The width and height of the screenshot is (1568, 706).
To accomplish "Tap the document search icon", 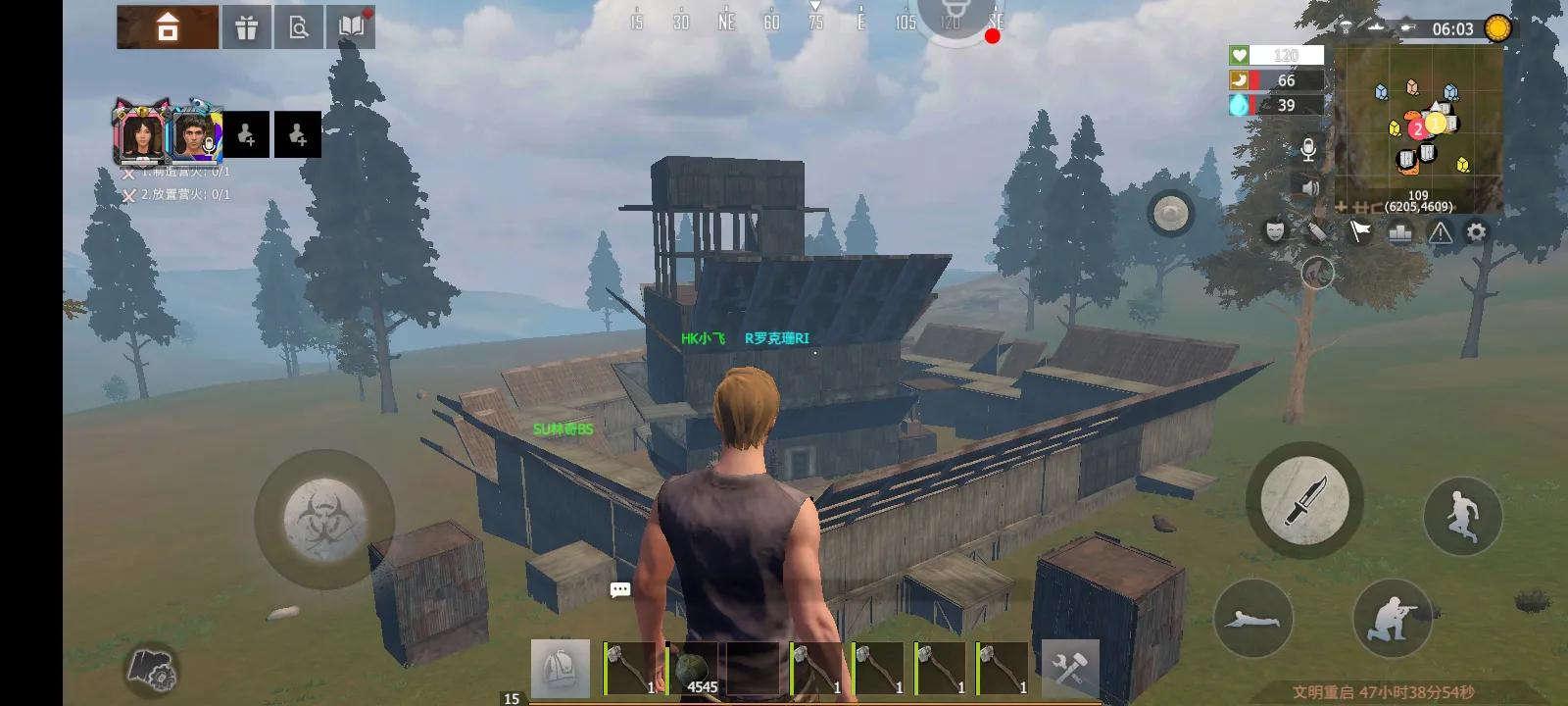I will 298,27.
